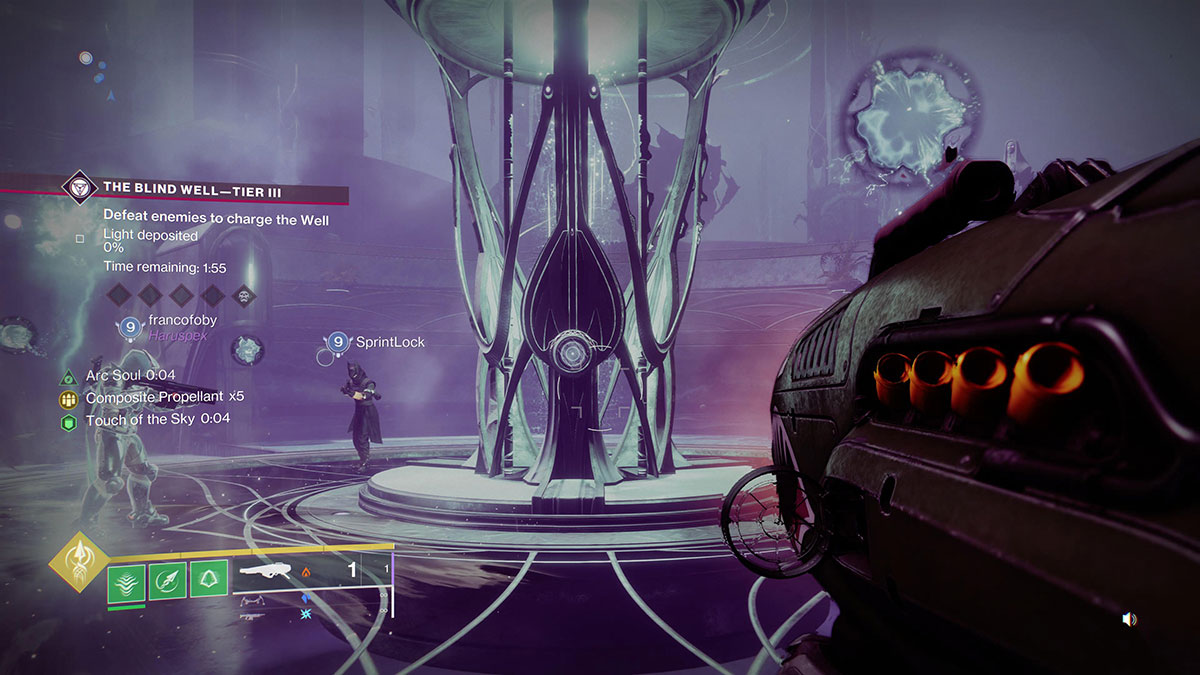Activate the rift class ability icon
Image resolution: width=1200 pixels, height=675 pixels.
point(126,581)
